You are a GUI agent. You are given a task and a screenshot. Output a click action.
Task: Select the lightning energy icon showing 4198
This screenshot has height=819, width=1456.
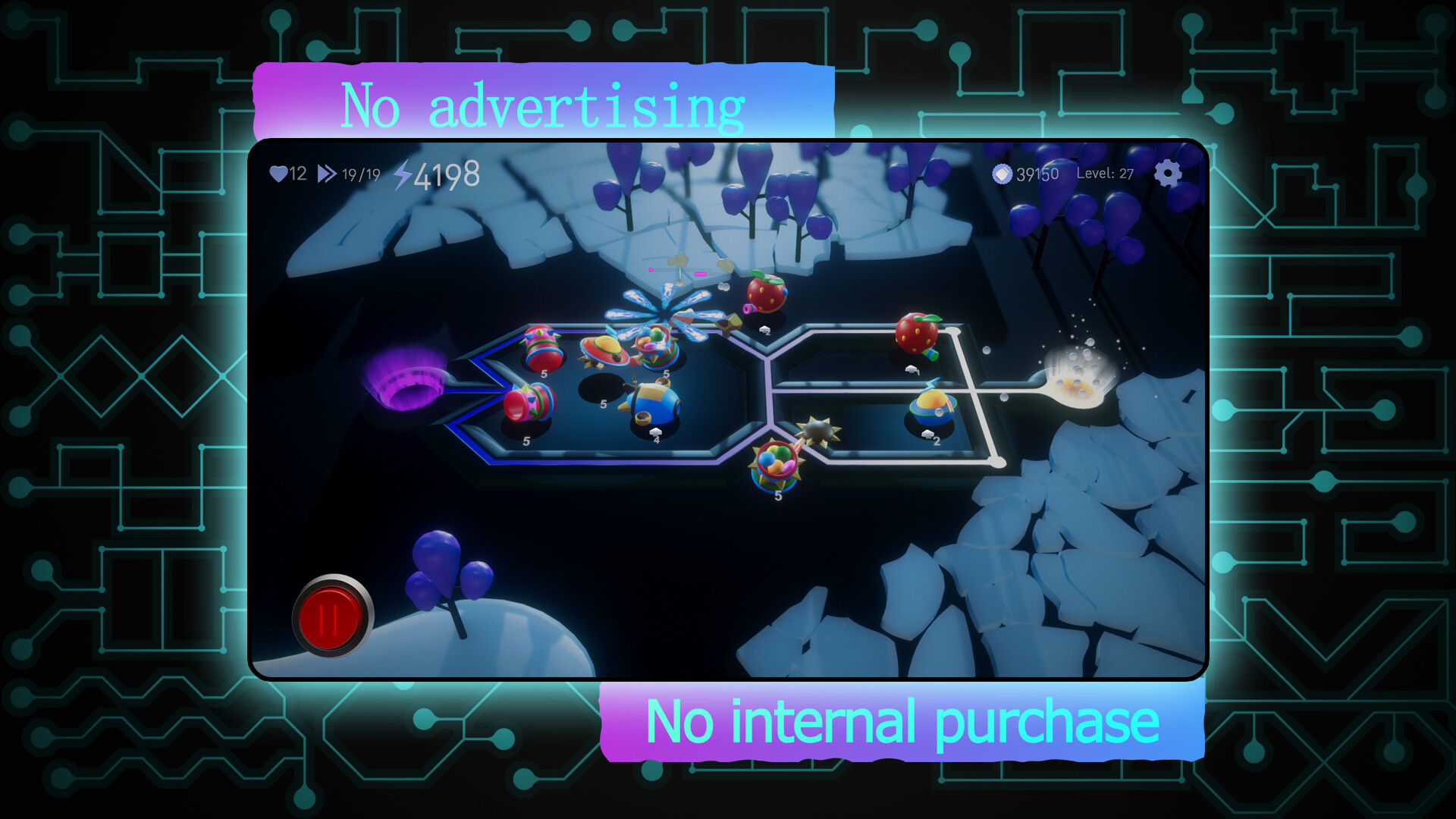coord(403,175)
